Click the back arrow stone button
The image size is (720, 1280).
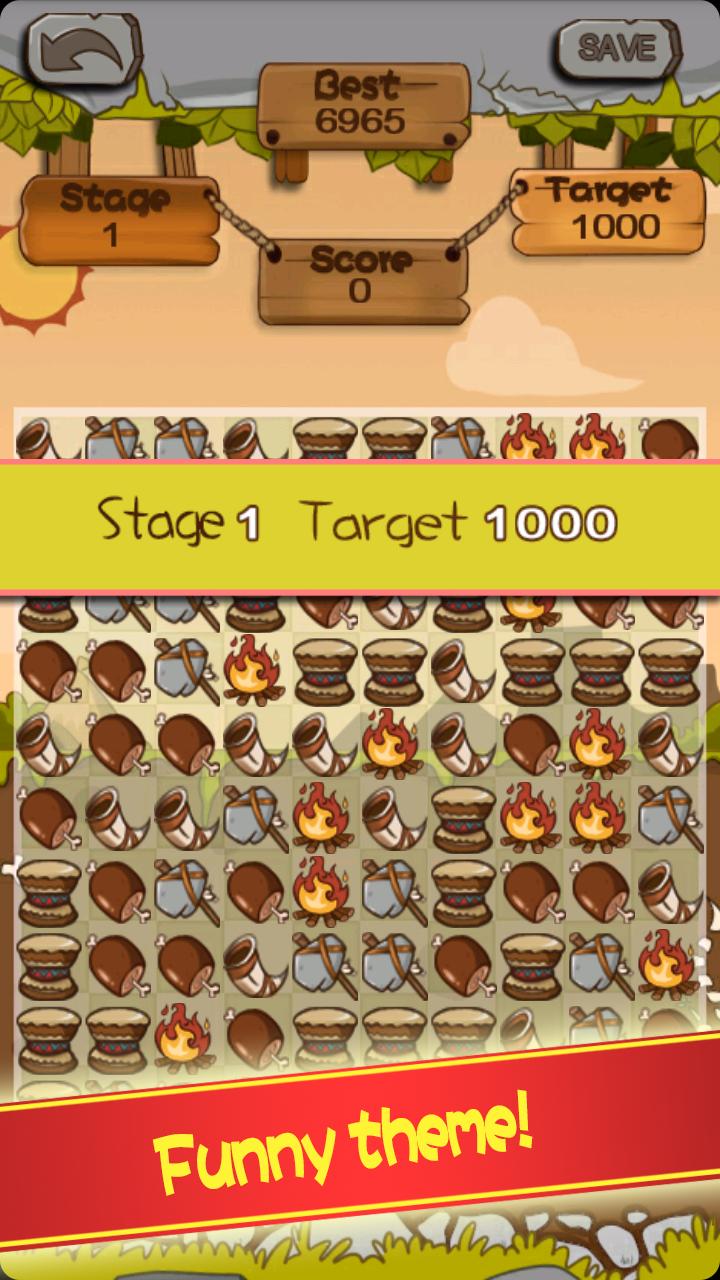point(83,48)
